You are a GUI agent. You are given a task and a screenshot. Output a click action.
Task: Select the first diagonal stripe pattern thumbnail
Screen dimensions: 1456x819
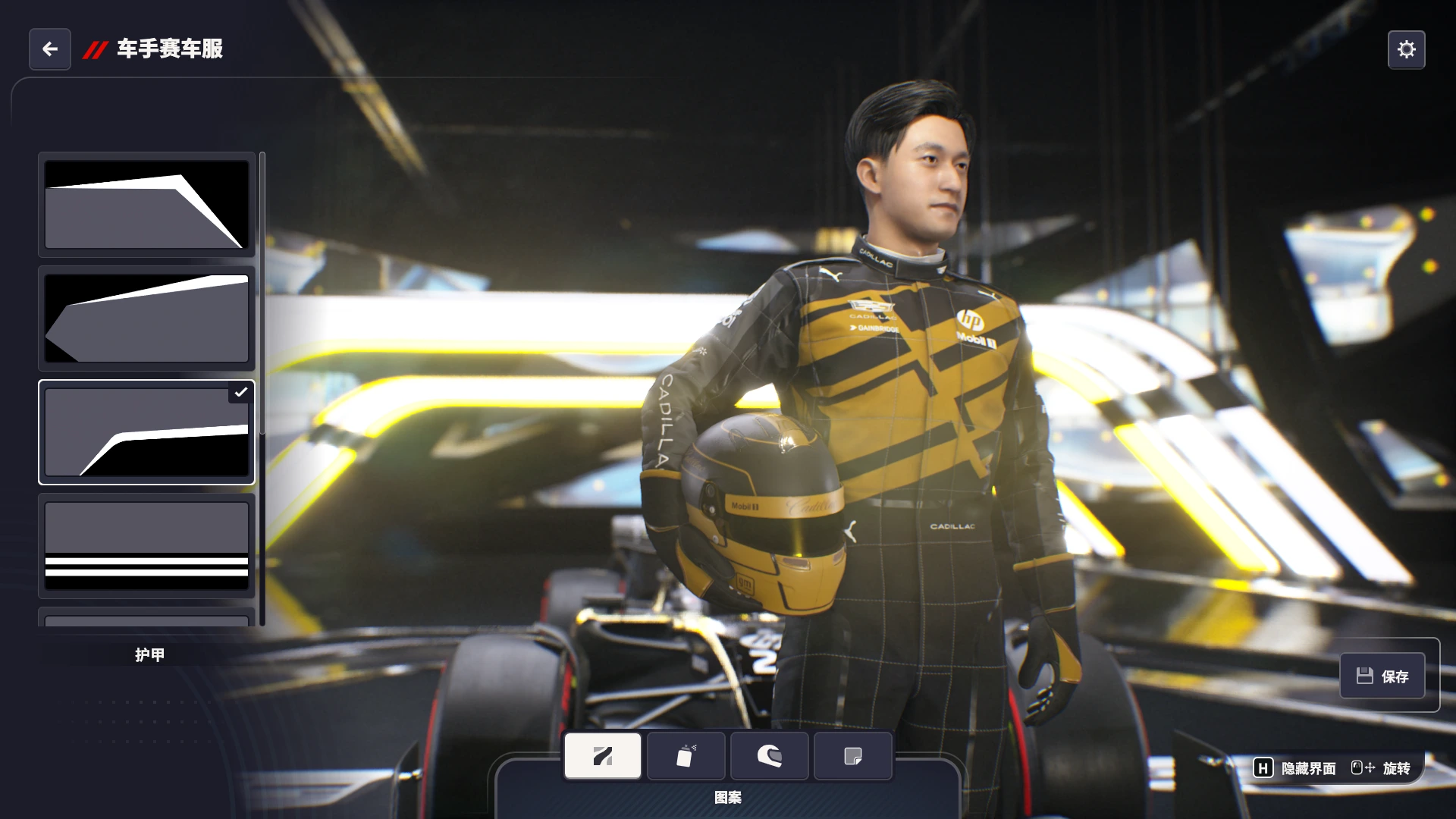146,205
